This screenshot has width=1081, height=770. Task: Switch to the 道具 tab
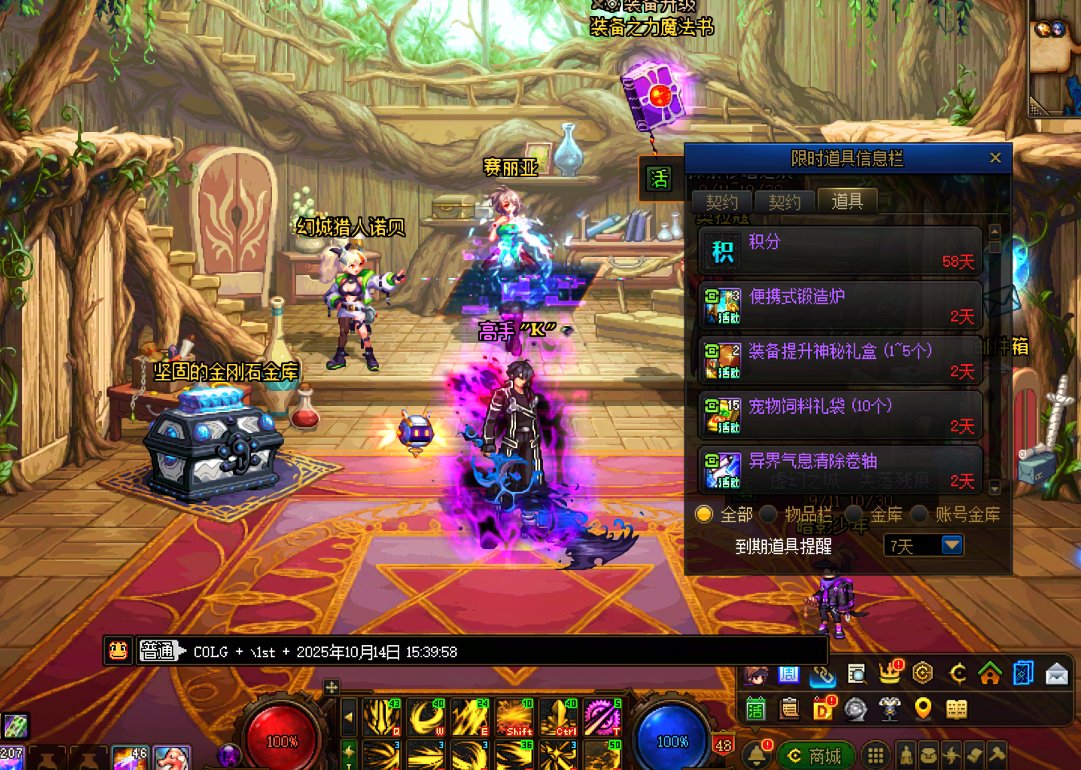coord(847,201)
